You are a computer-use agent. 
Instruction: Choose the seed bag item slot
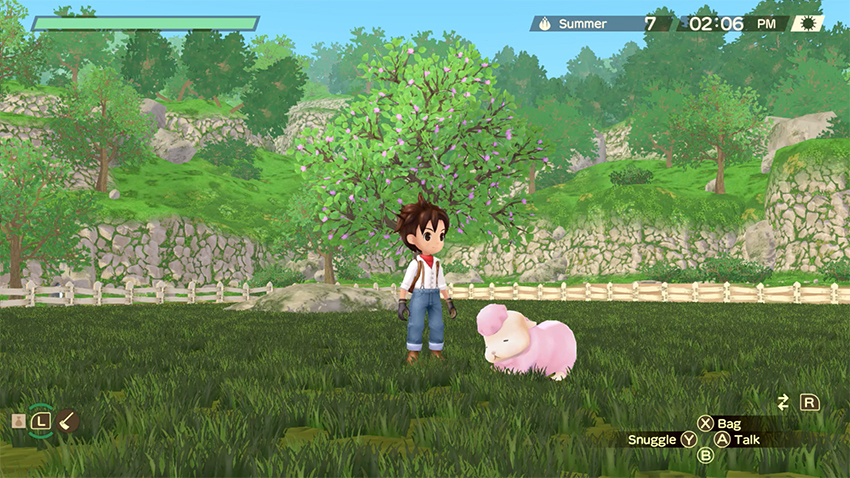18,421
